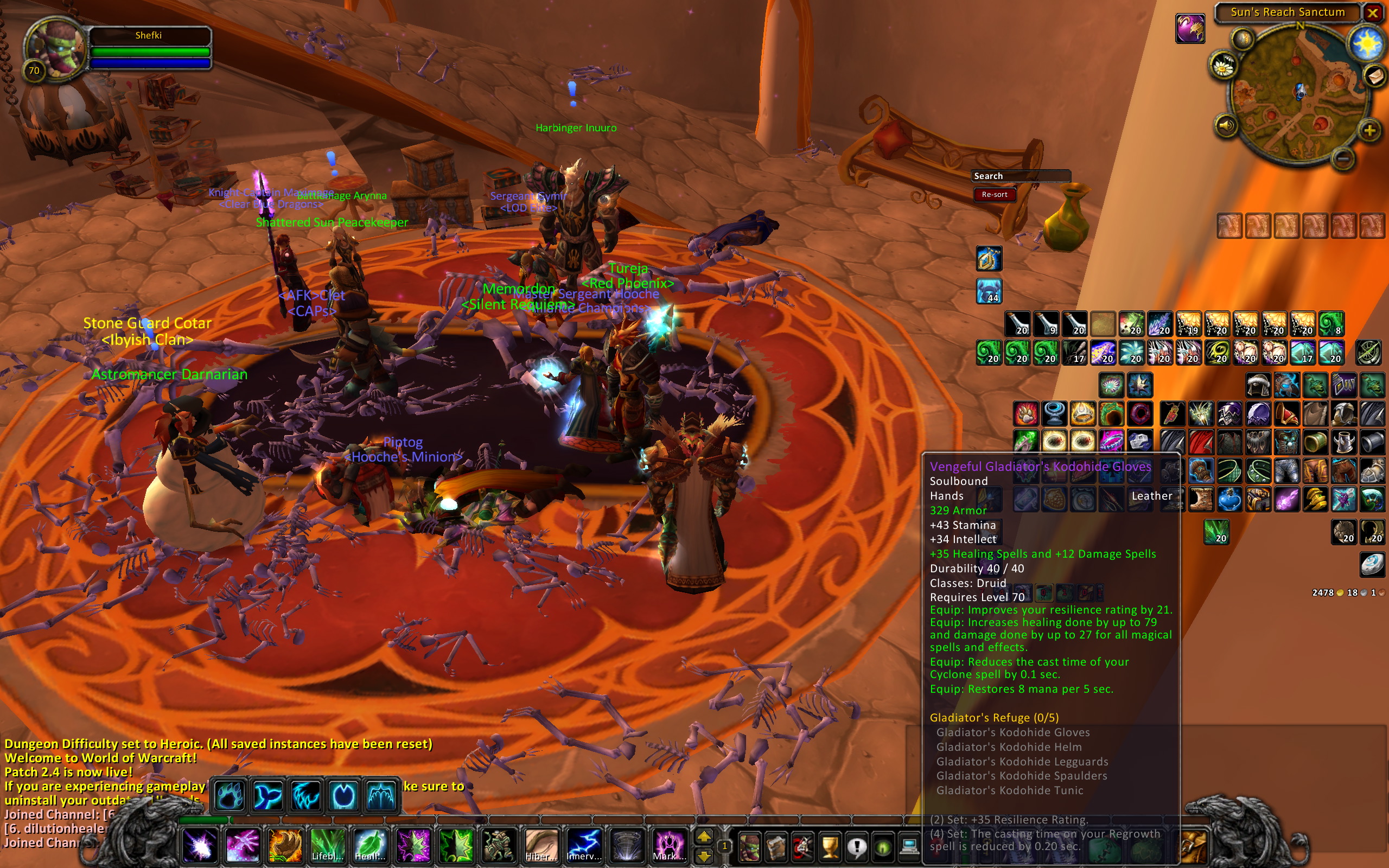Use Mark of the Wild ability
Screen dimensions: 1389x868
click(668, 845)
